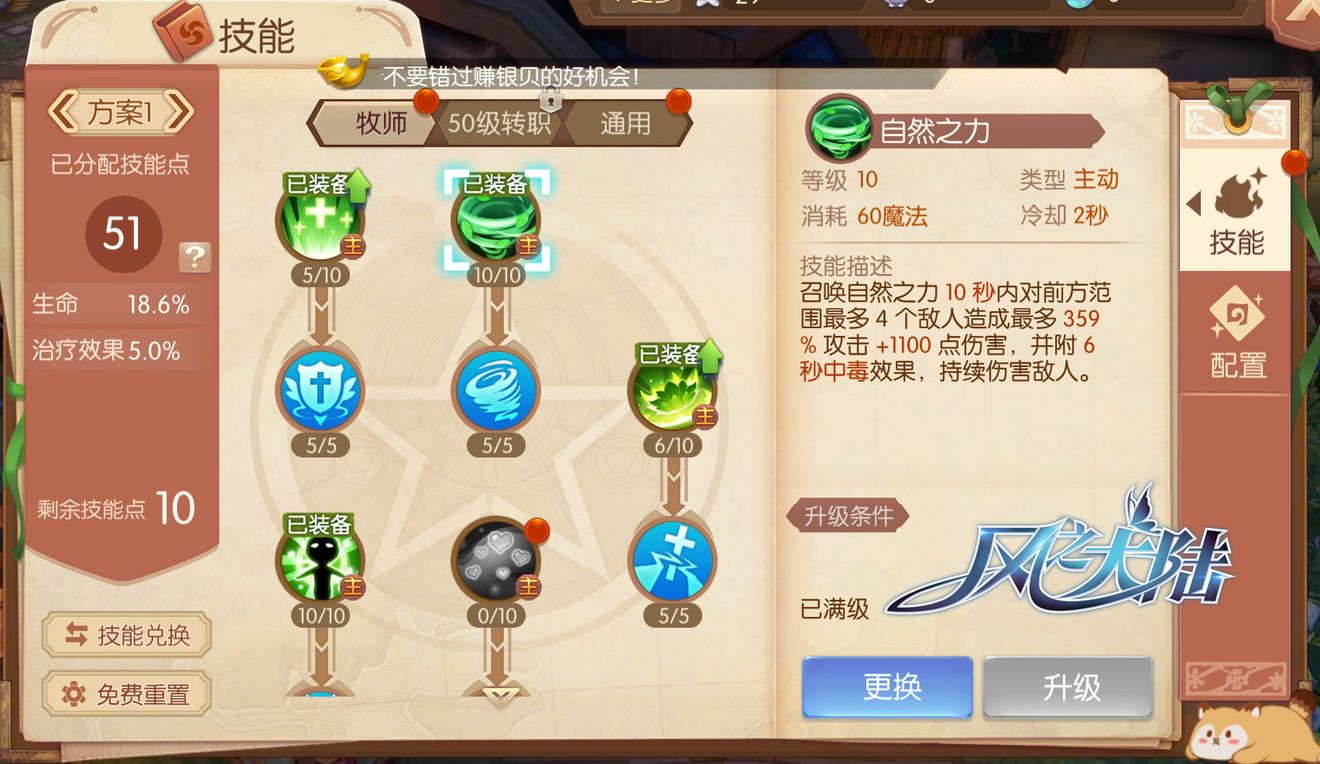The width and height of the screenshot is (1320, 764).
Task: Select the black silhouette skill at 10/10
Action: click(x=320, y=560)
